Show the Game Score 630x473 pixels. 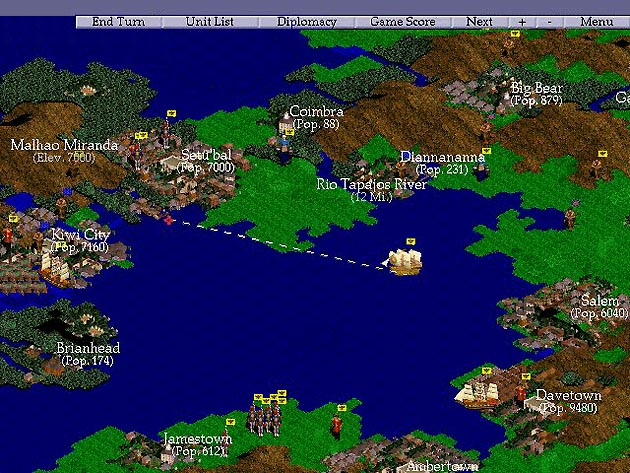pos(401,21)
